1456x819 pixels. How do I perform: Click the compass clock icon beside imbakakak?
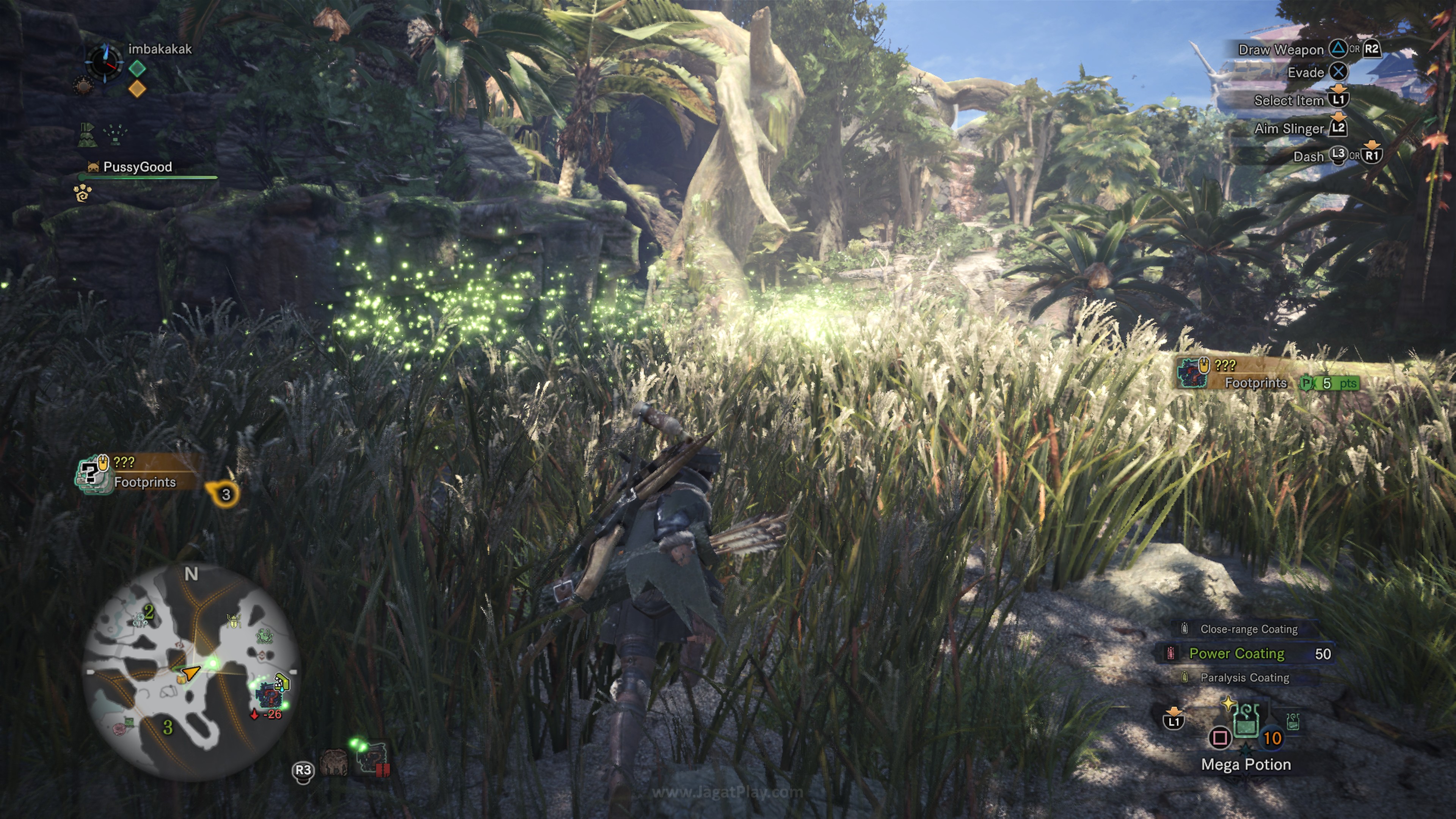pos(104,63)
